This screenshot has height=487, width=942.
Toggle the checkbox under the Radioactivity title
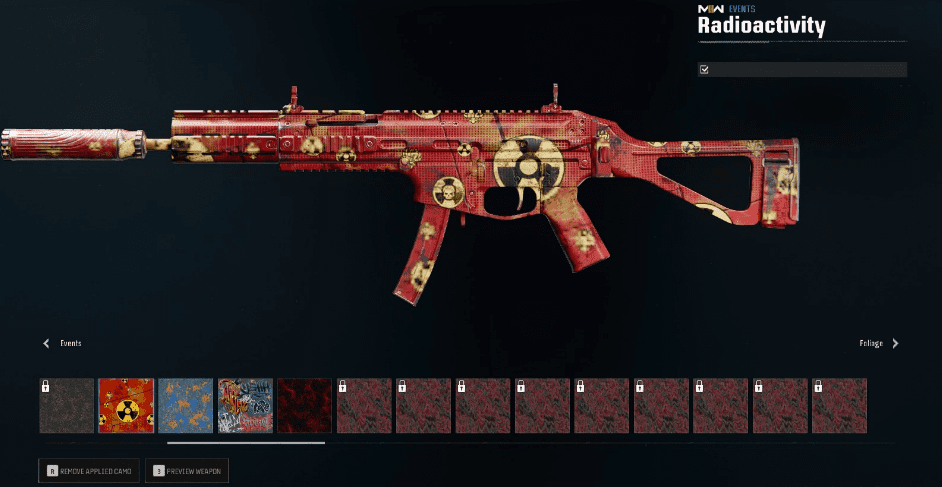coord(705,70)
